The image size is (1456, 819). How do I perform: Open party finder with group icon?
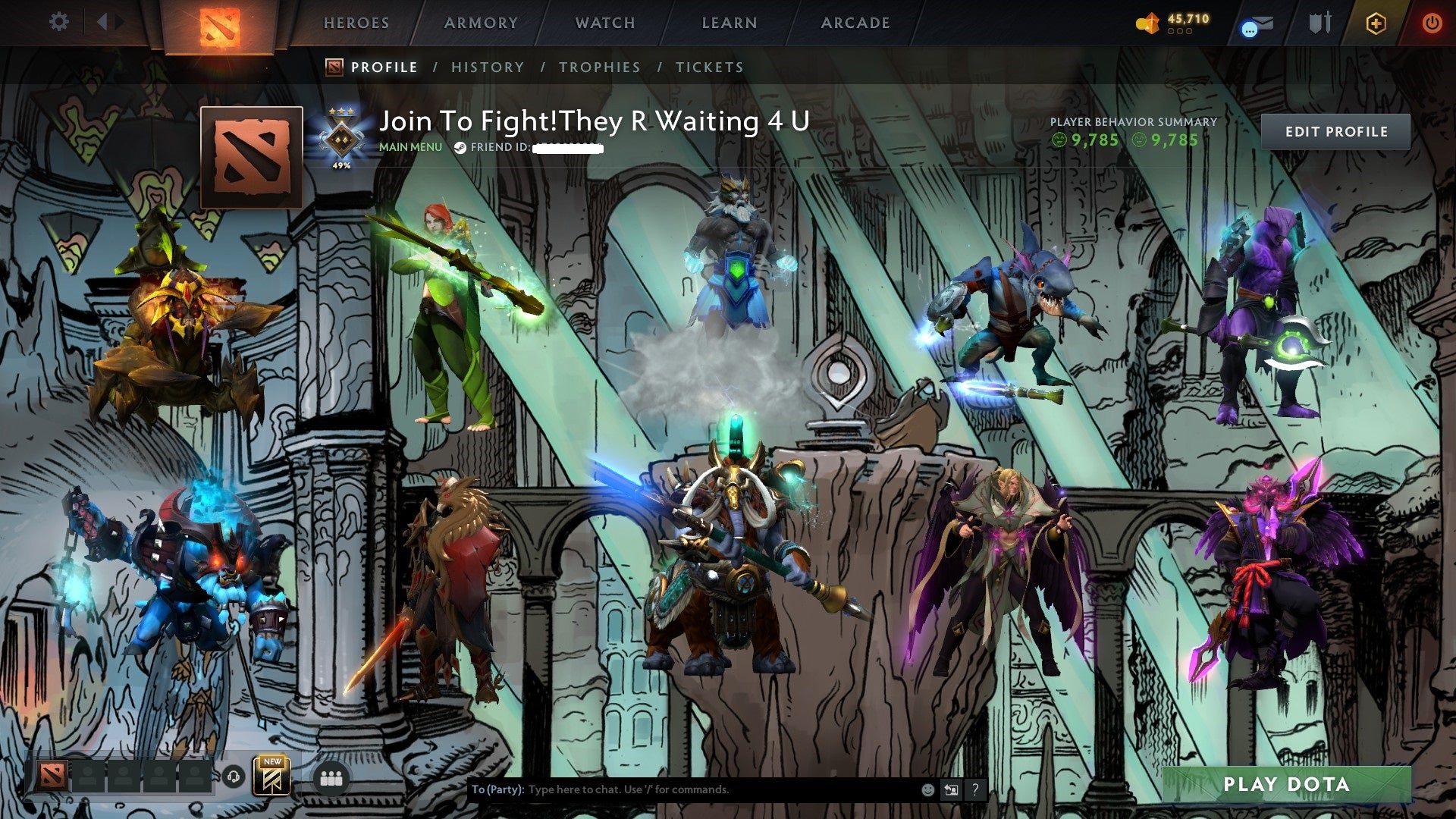pyautogui.click(x=332, y=777)
